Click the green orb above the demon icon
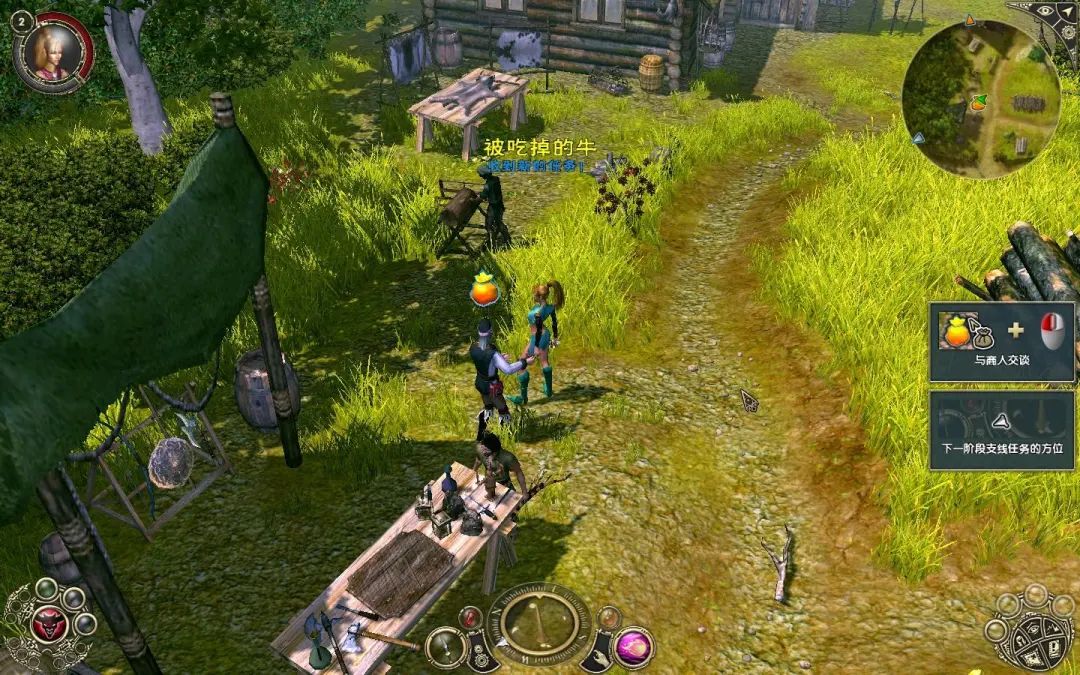 tap(47, 589)
